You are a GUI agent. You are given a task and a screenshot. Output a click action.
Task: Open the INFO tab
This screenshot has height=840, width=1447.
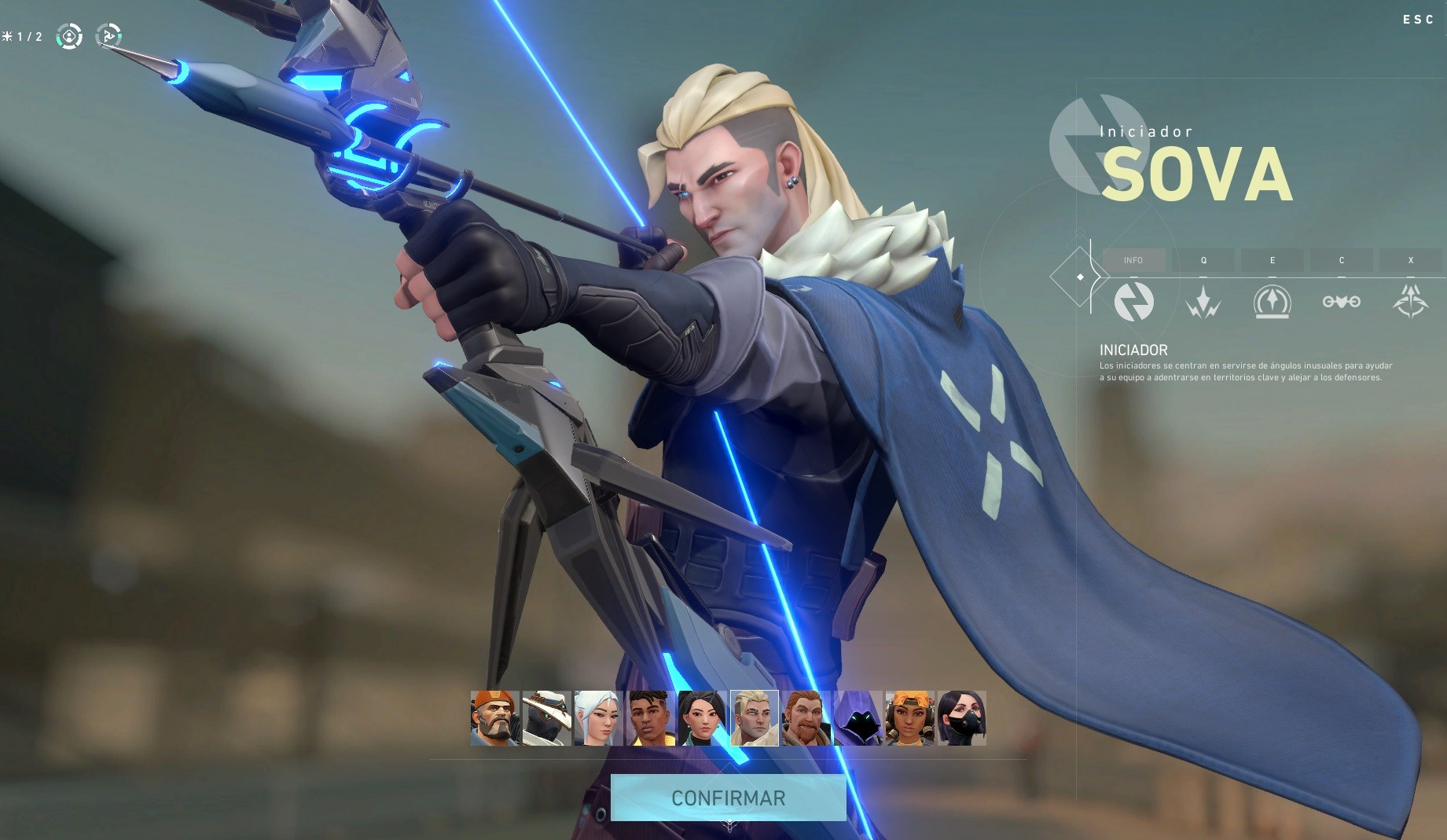1133,260
